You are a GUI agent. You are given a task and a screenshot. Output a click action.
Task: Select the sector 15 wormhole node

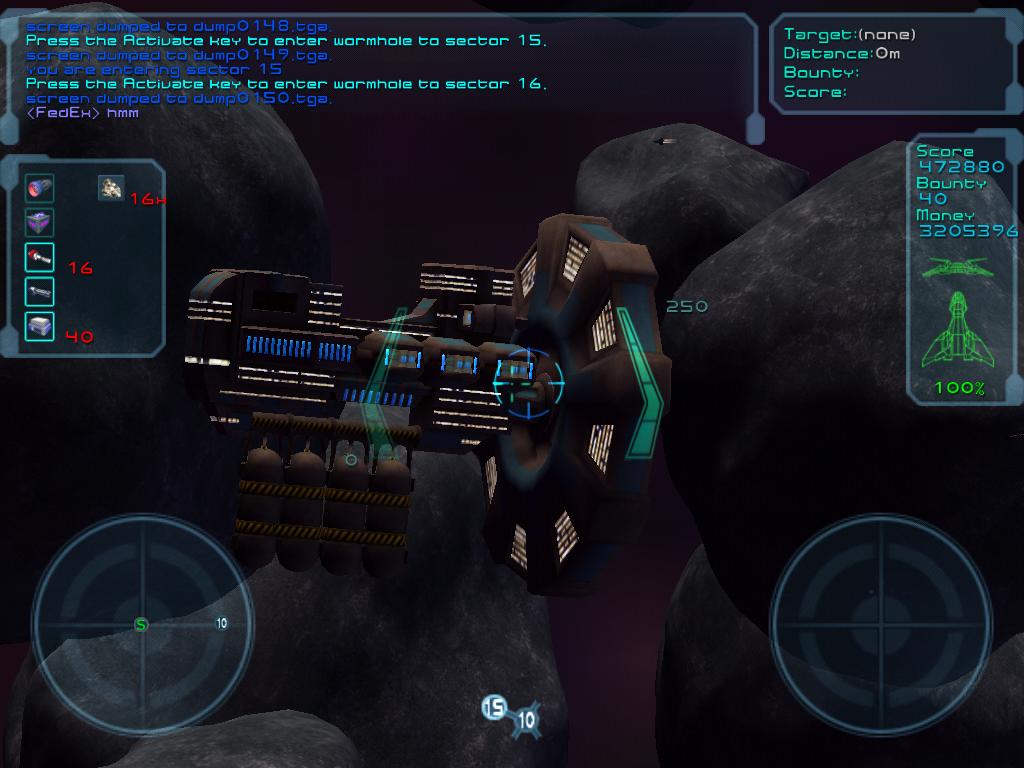[x=494, y=708]
